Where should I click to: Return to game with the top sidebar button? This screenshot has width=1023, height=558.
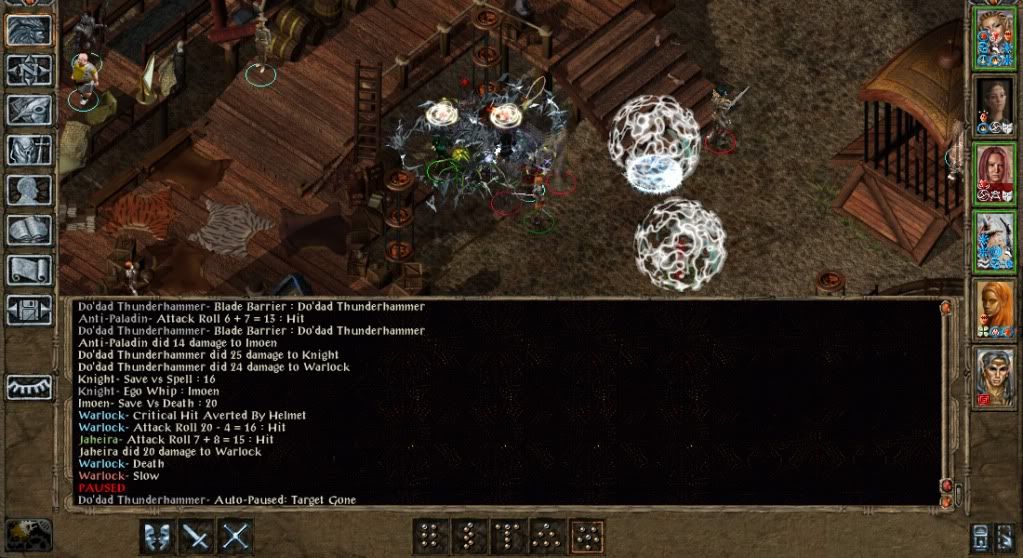[x=29, y=30]
